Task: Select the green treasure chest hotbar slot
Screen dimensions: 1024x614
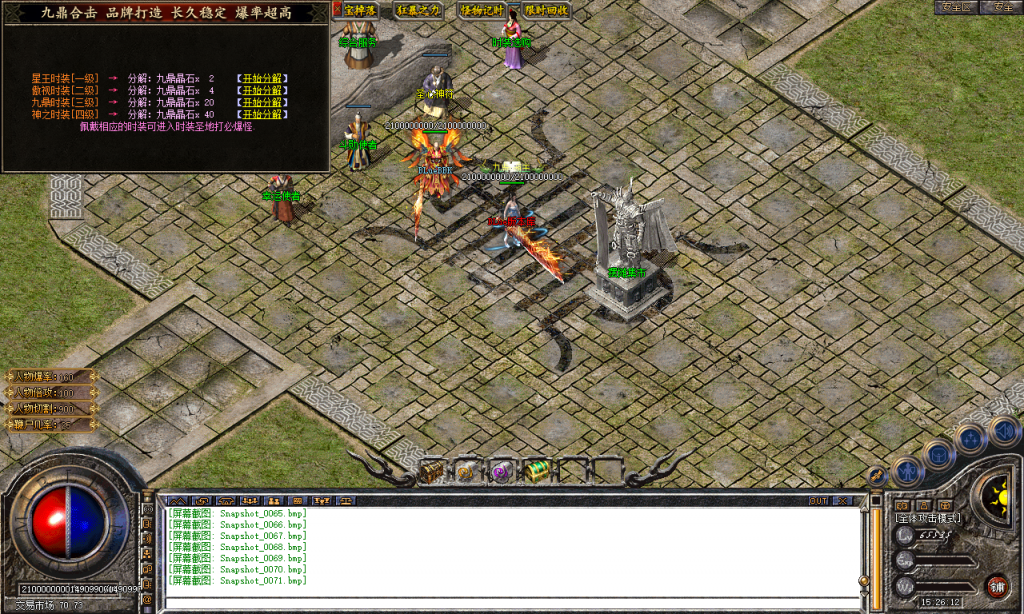Action: [x=536, y=471]
